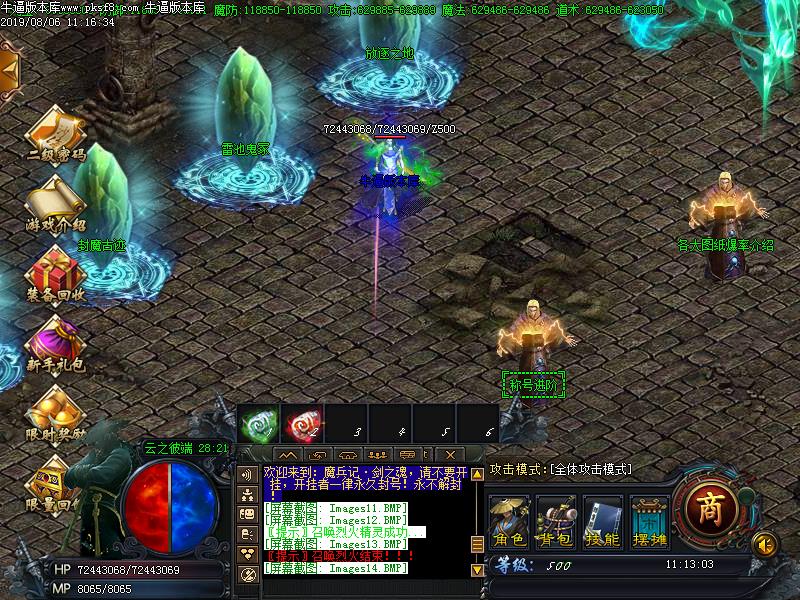Close the chat toolbar with the X button
800x600 pixels.
tap(451, 455)
